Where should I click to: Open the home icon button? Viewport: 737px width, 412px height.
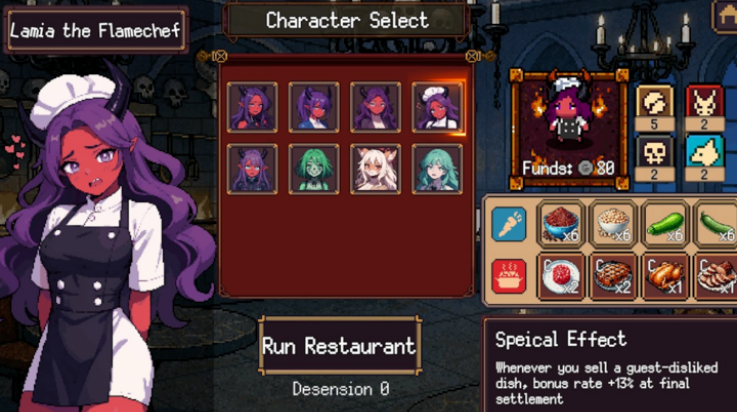[x=726, y=13]
